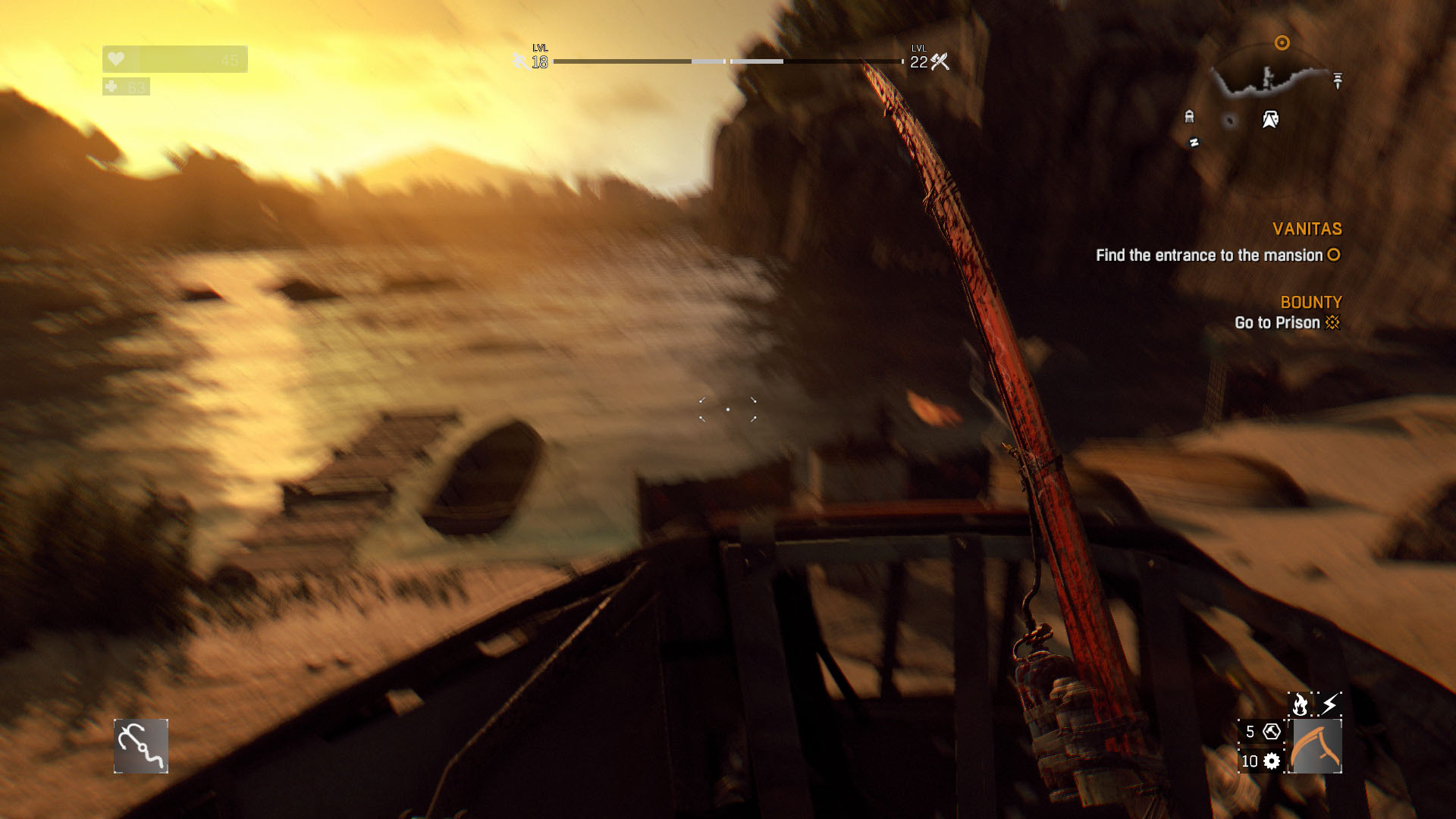The image size is (1456, 819).
Task: Click the orange objective marker above the minimap
Action: tap(1282, 43)
